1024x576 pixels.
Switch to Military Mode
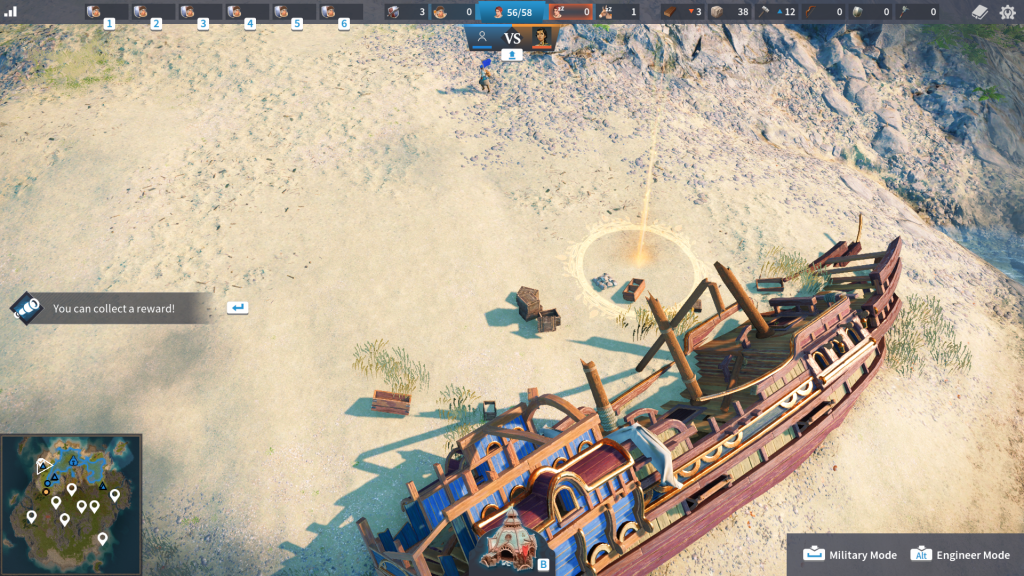click(x=851, y=555)
